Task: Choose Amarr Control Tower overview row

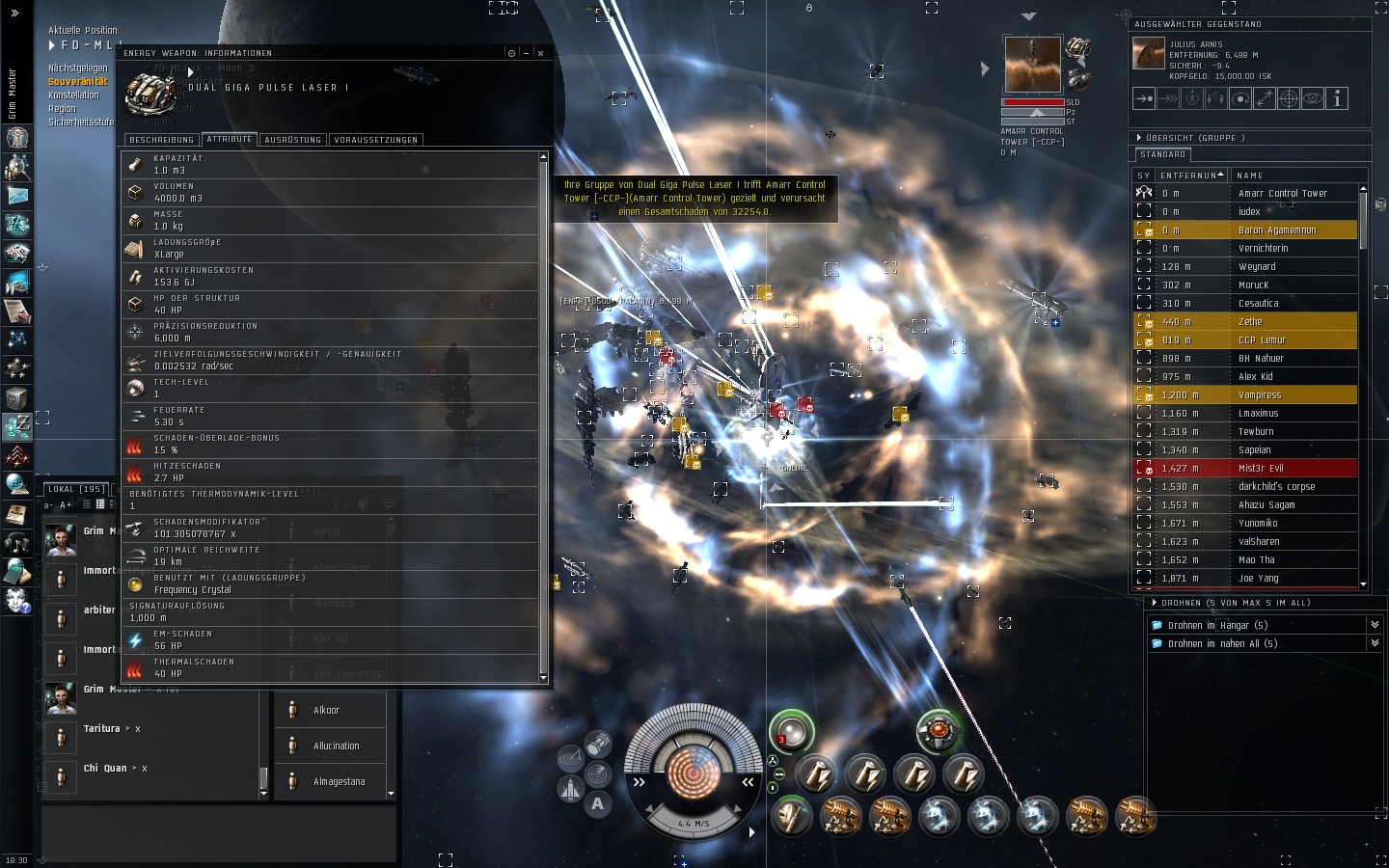Action: [1282, 194]
